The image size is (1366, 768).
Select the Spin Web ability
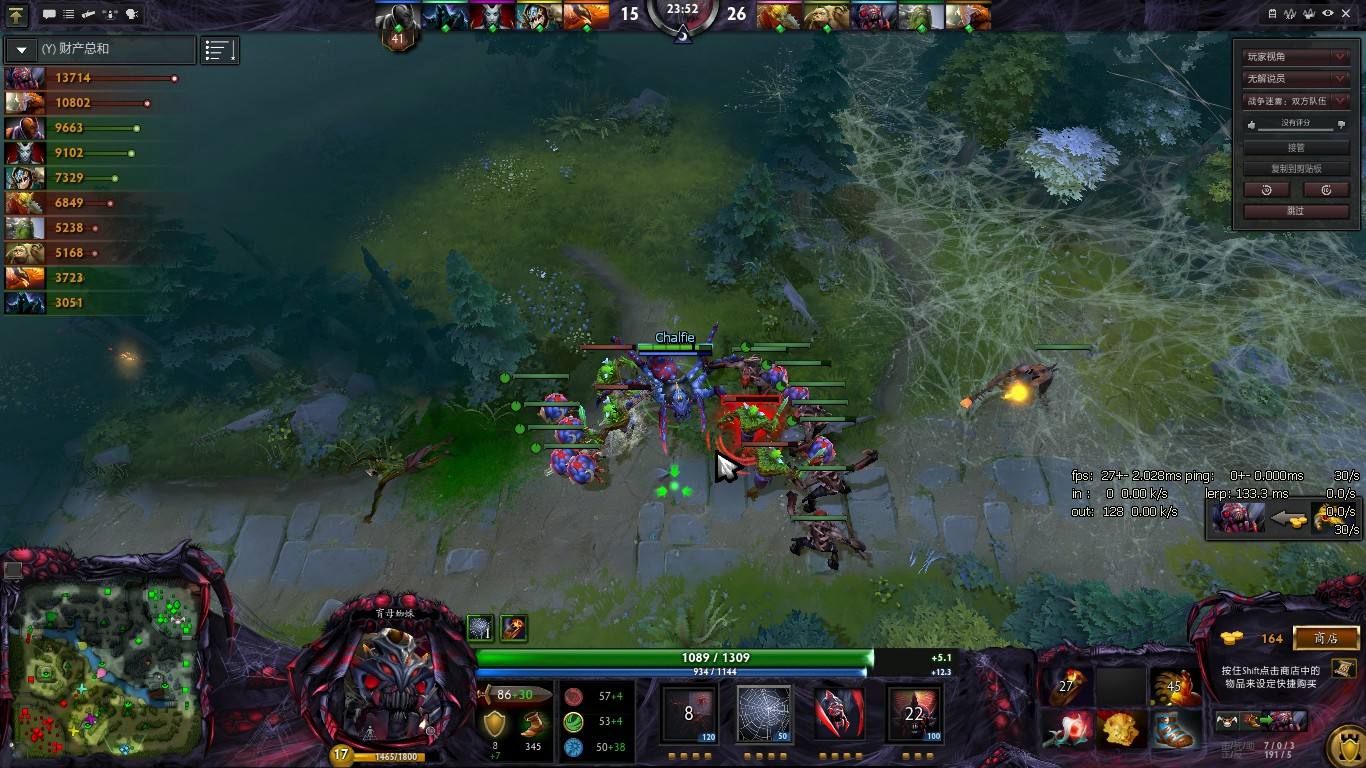click(x=765, y=713)
